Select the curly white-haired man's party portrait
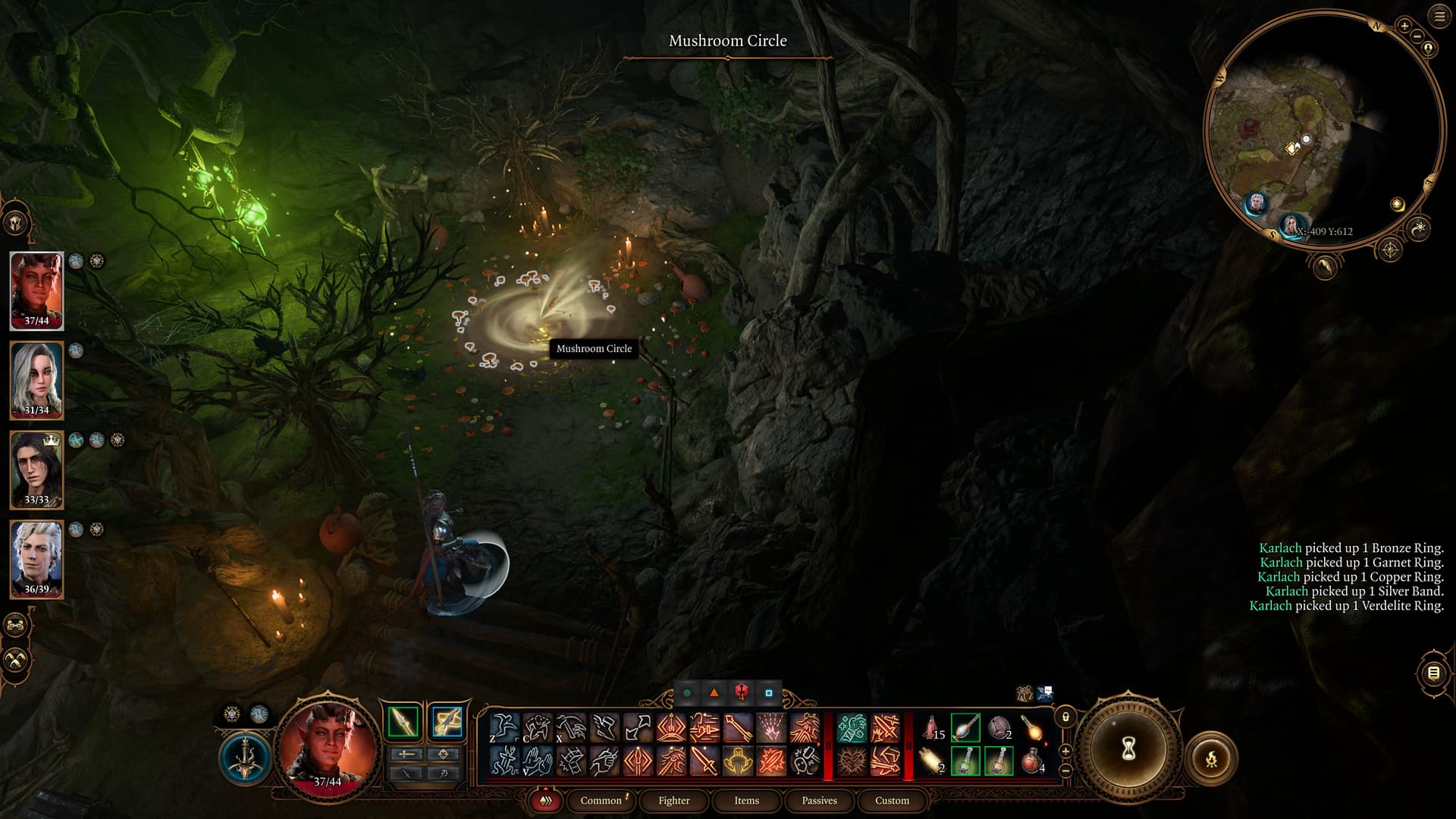 tap(36, 559)
